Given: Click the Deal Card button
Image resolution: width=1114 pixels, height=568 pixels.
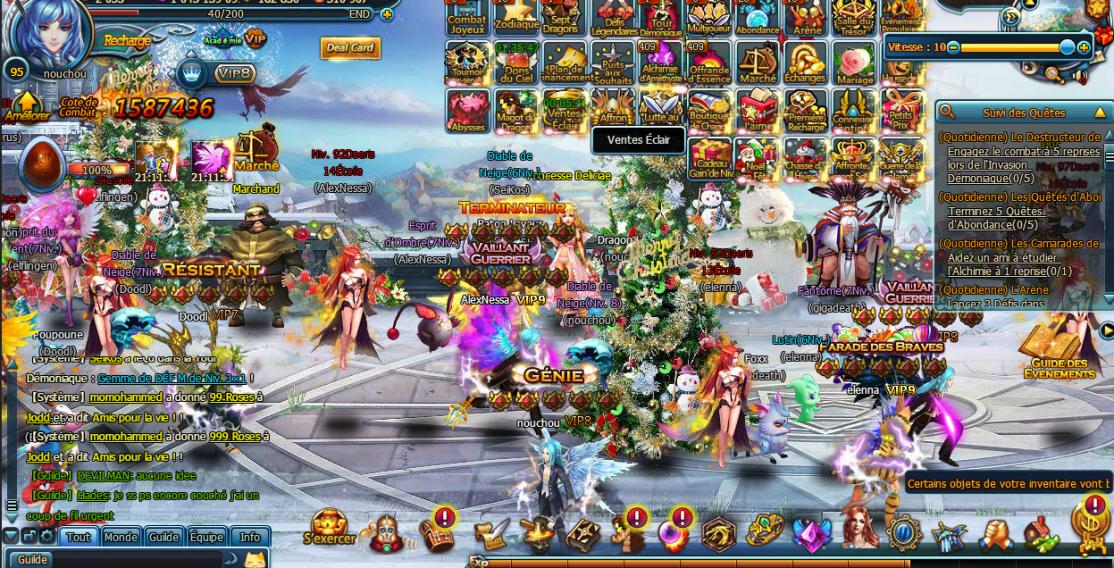Looking at the screenshot, I should pos(350,48).
